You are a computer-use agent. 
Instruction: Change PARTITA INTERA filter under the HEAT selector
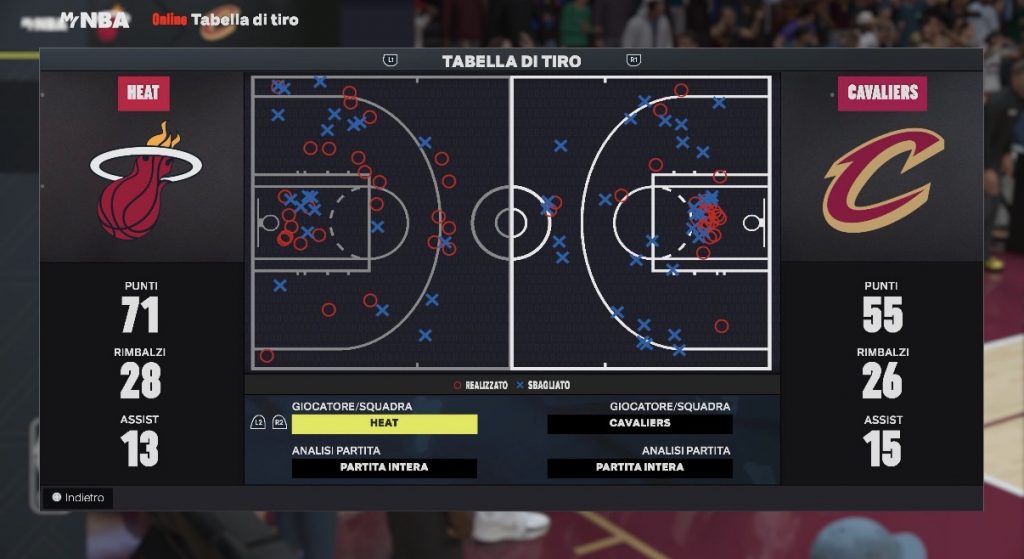[384, 467]
